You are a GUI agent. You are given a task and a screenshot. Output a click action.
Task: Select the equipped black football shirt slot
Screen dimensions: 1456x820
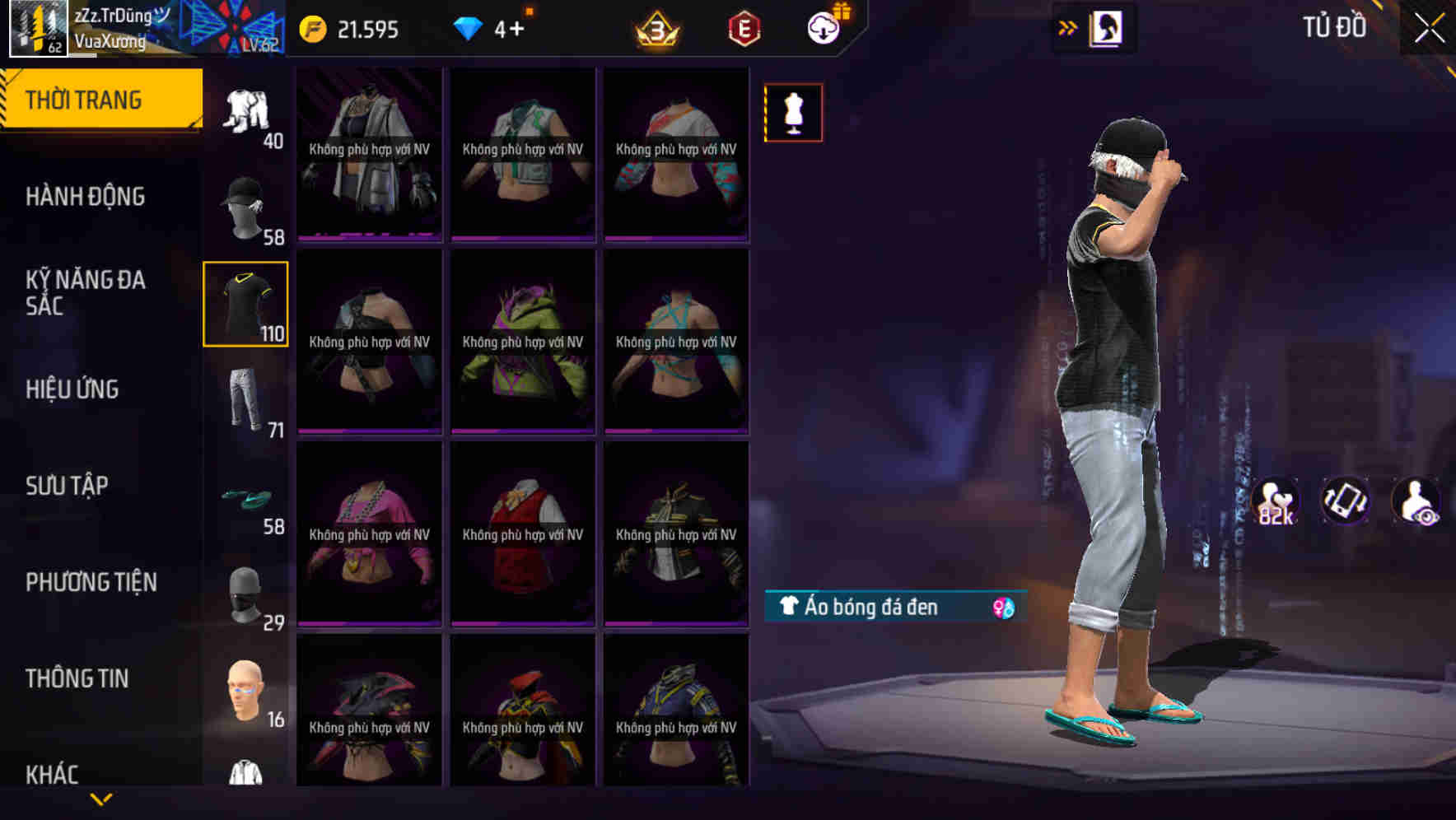[245, 303]
